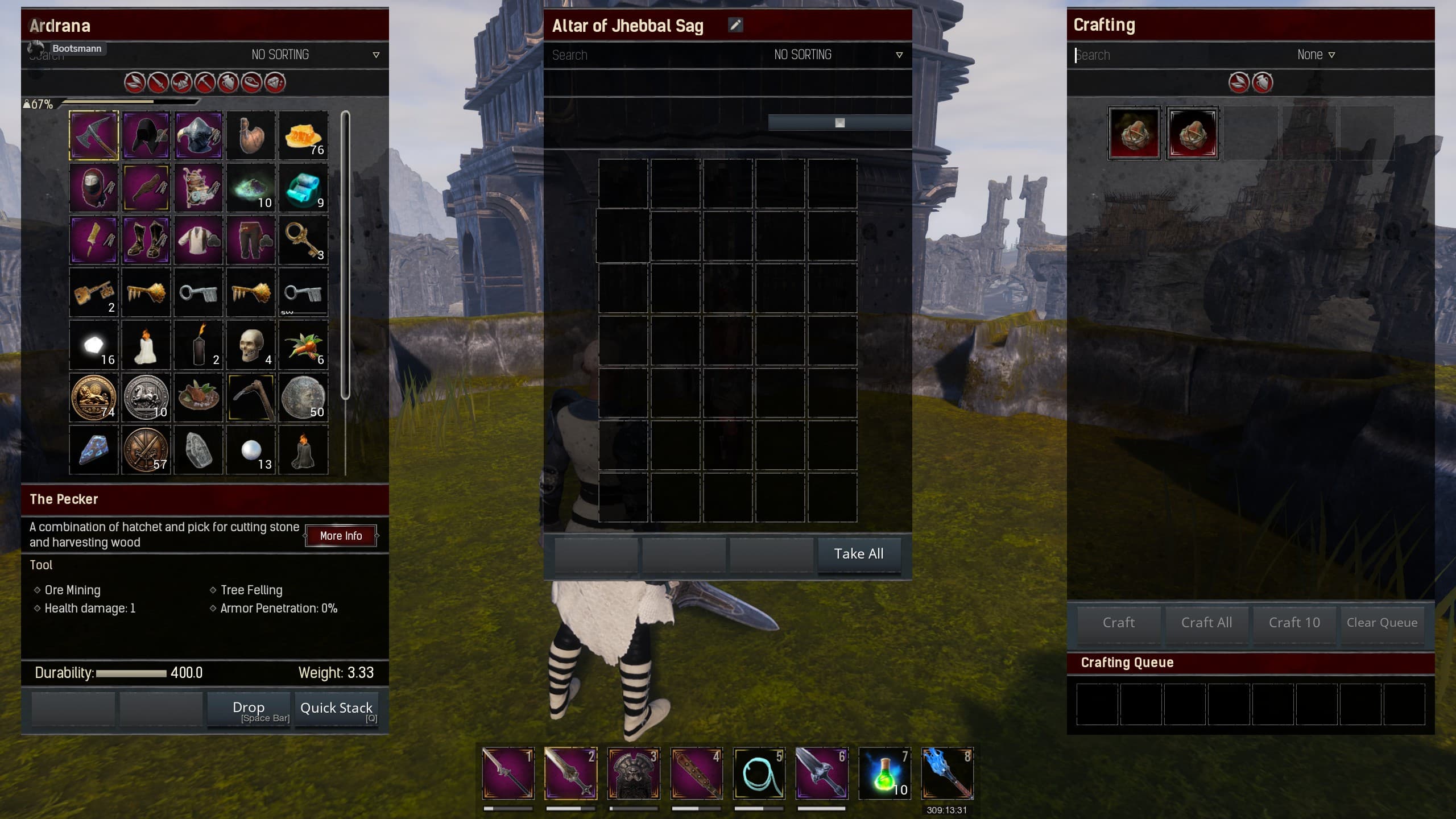Screen dimensions: 1456x819
Task: Open the More Info panel for The Pecker
Action: [341, 535]
